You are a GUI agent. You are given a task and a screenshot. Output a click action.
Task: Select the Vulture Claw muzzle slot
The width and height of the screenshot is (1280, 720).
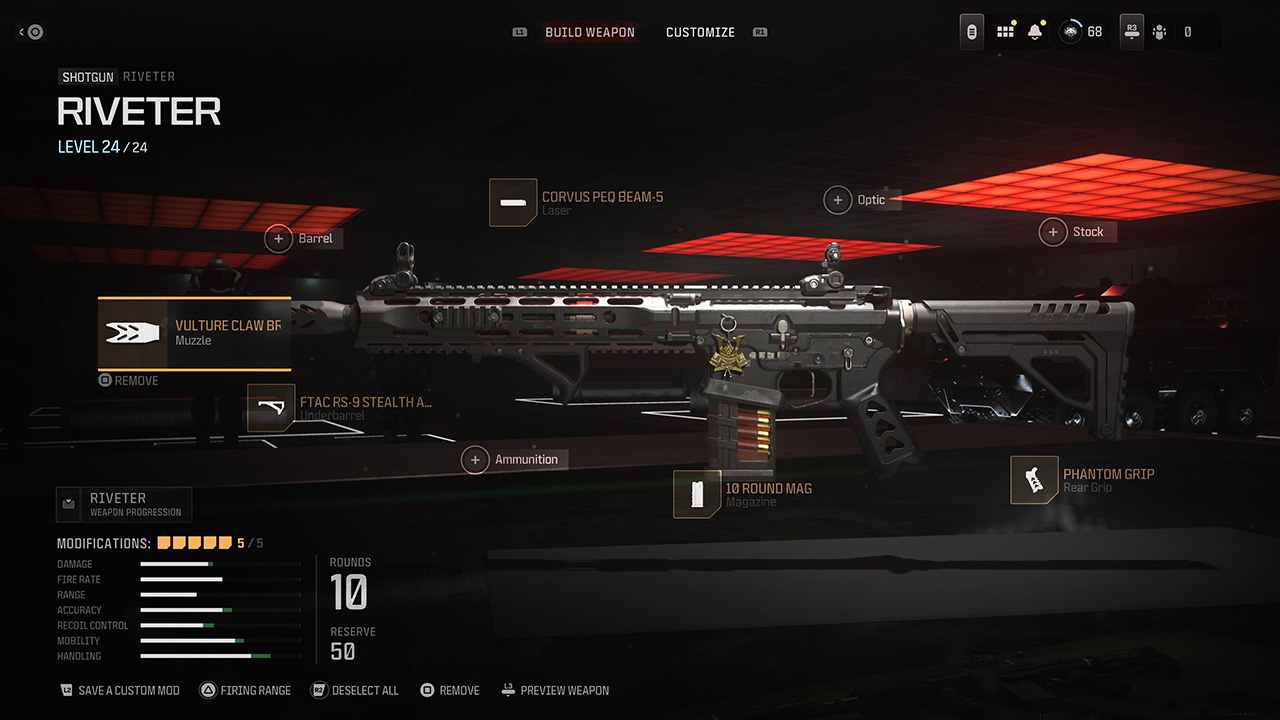tap(195, 333)
